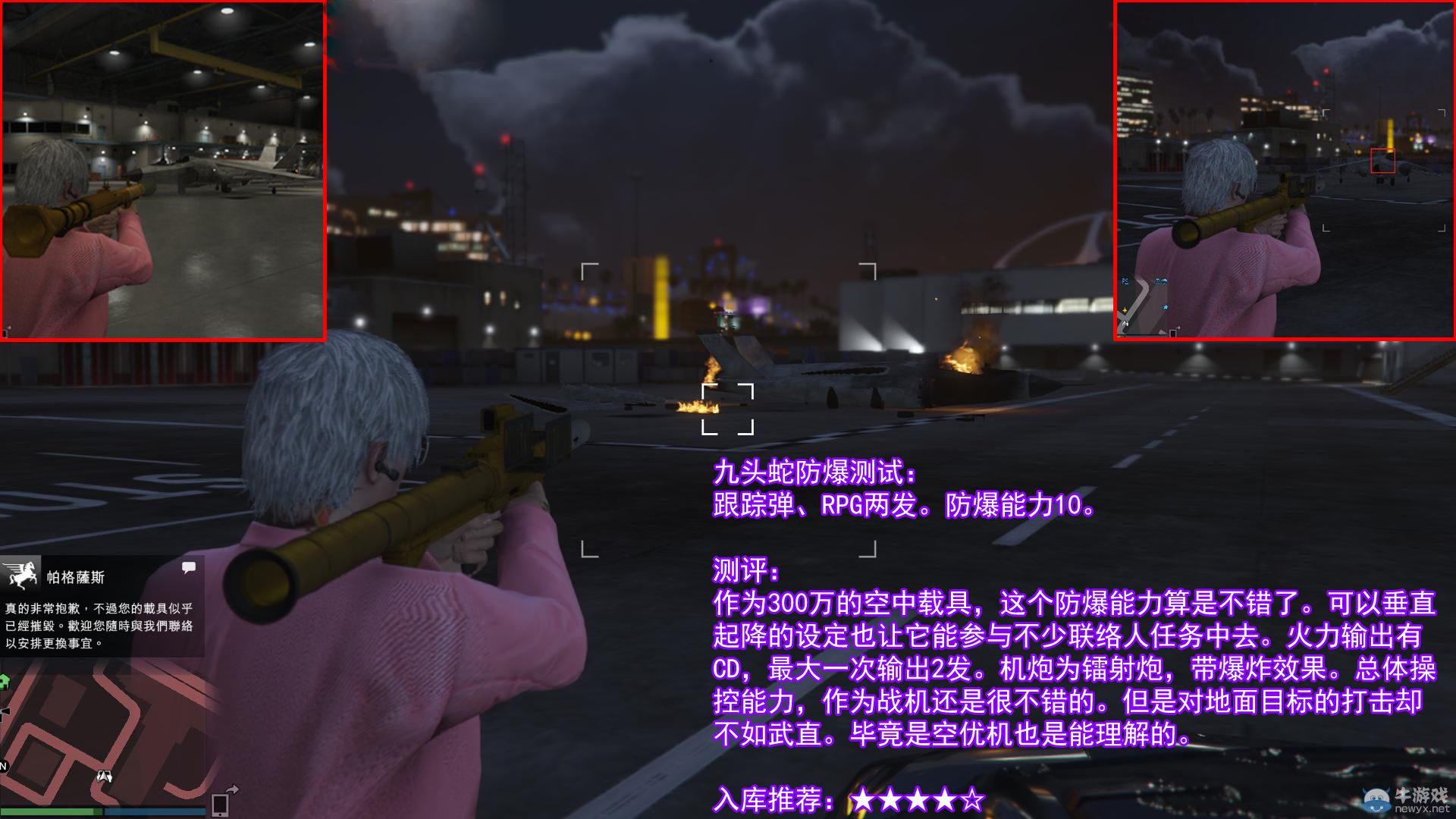Open the chat bubble icon on the notification

(188, 568)
